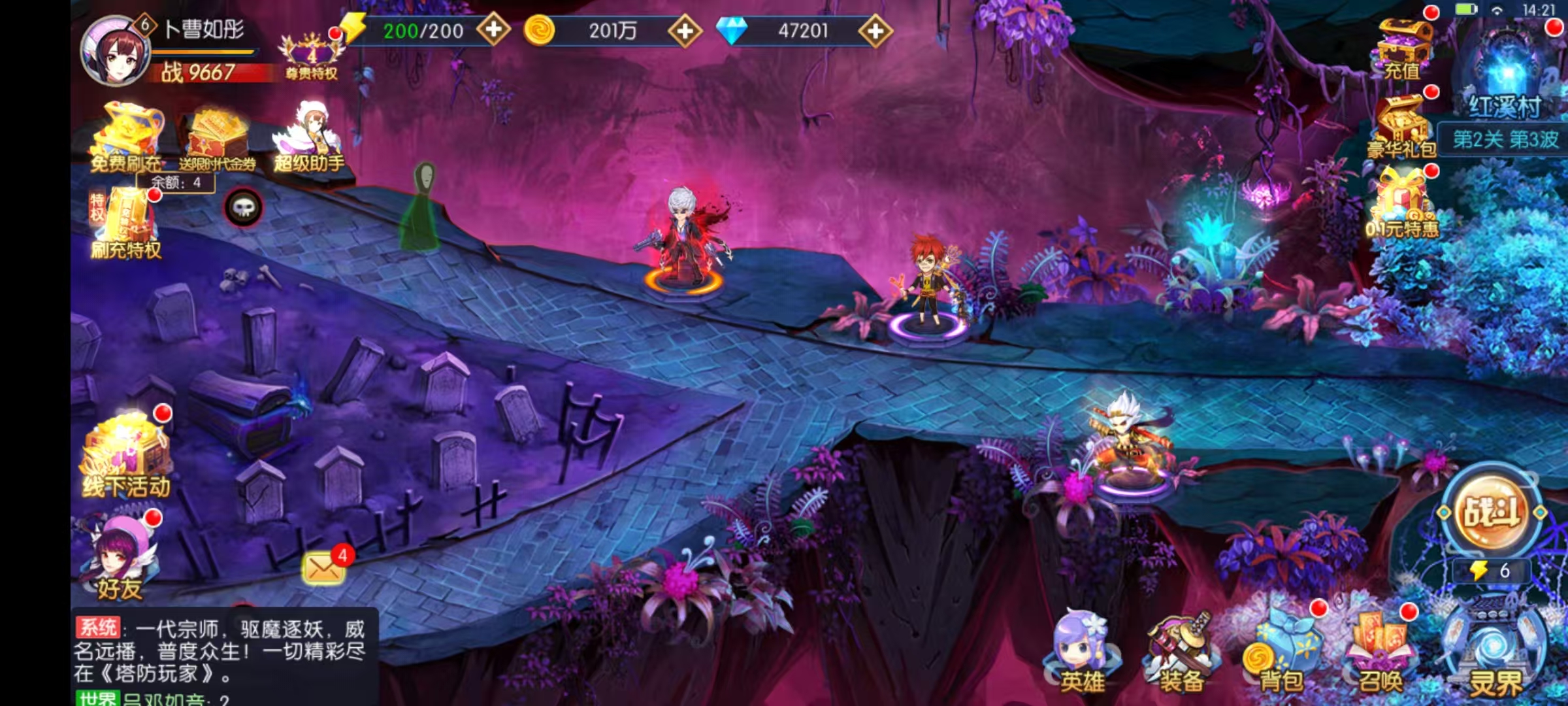Open the 线下活动 events icon
Screen dimensions: 1568x706
[127, 456]
